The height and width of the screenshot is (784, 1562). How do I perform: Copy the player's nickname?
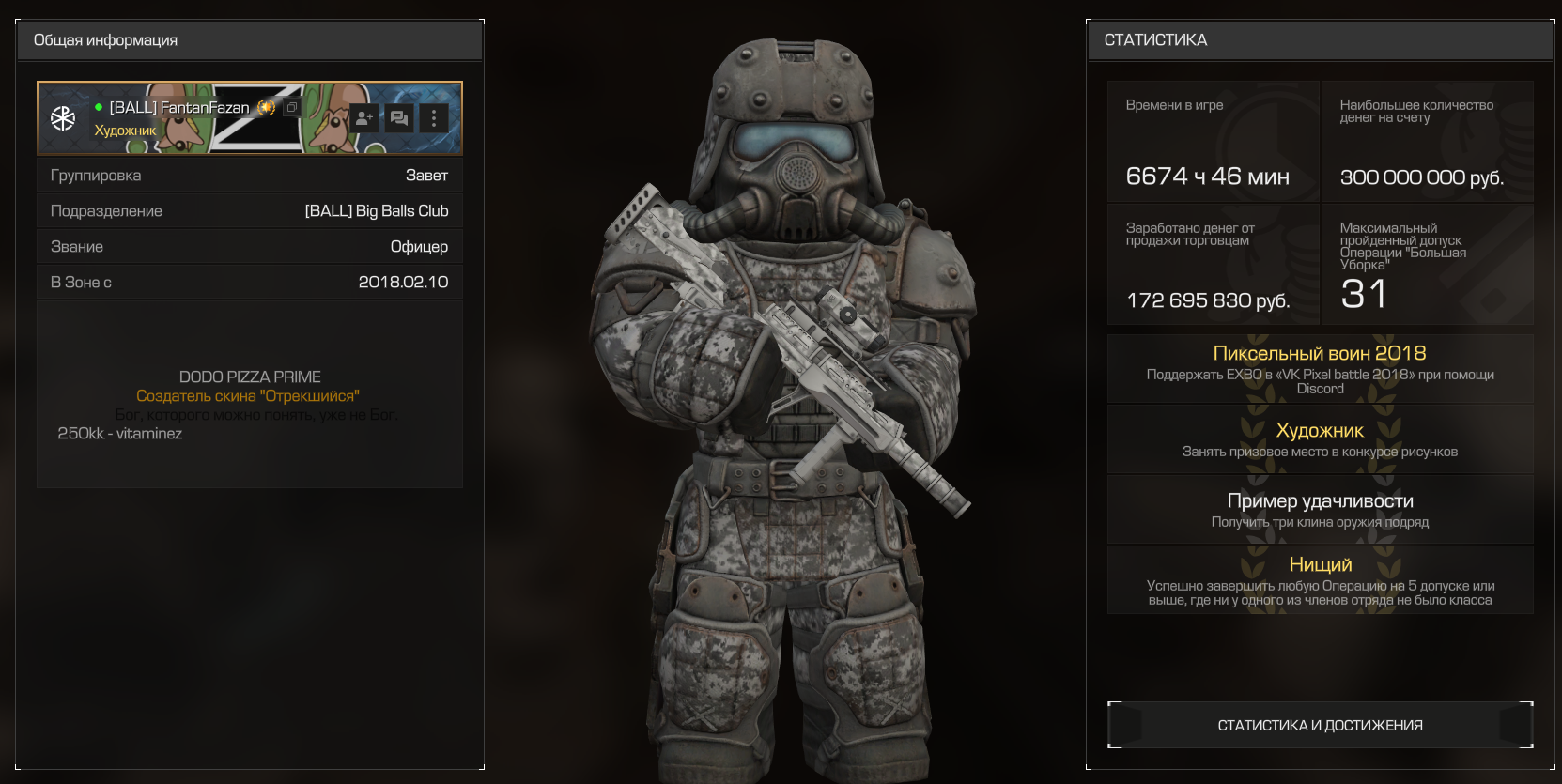[x=291, y=108]
